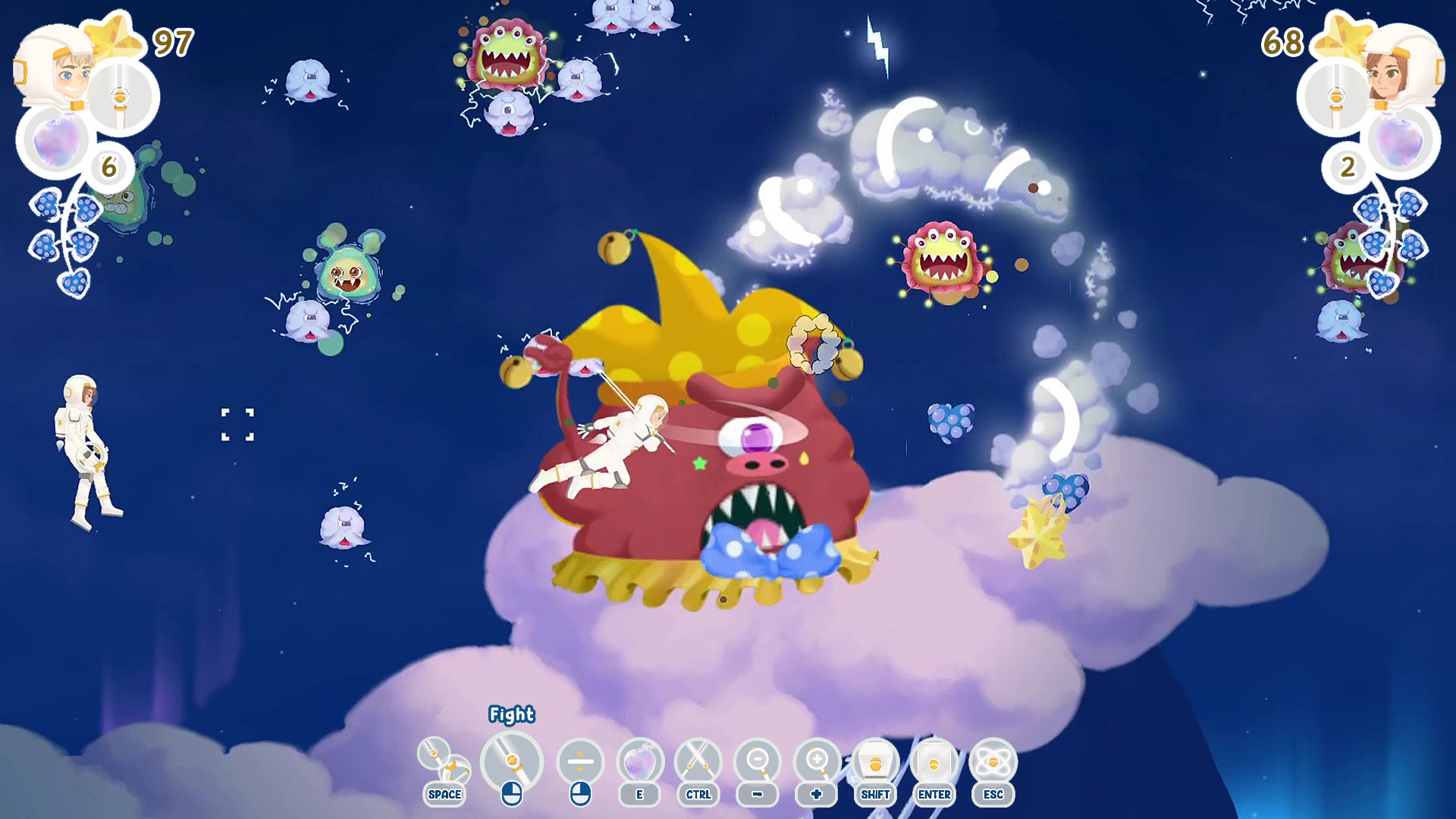
Task: Select the right mouse block action icon
Action: coord(581,762)
